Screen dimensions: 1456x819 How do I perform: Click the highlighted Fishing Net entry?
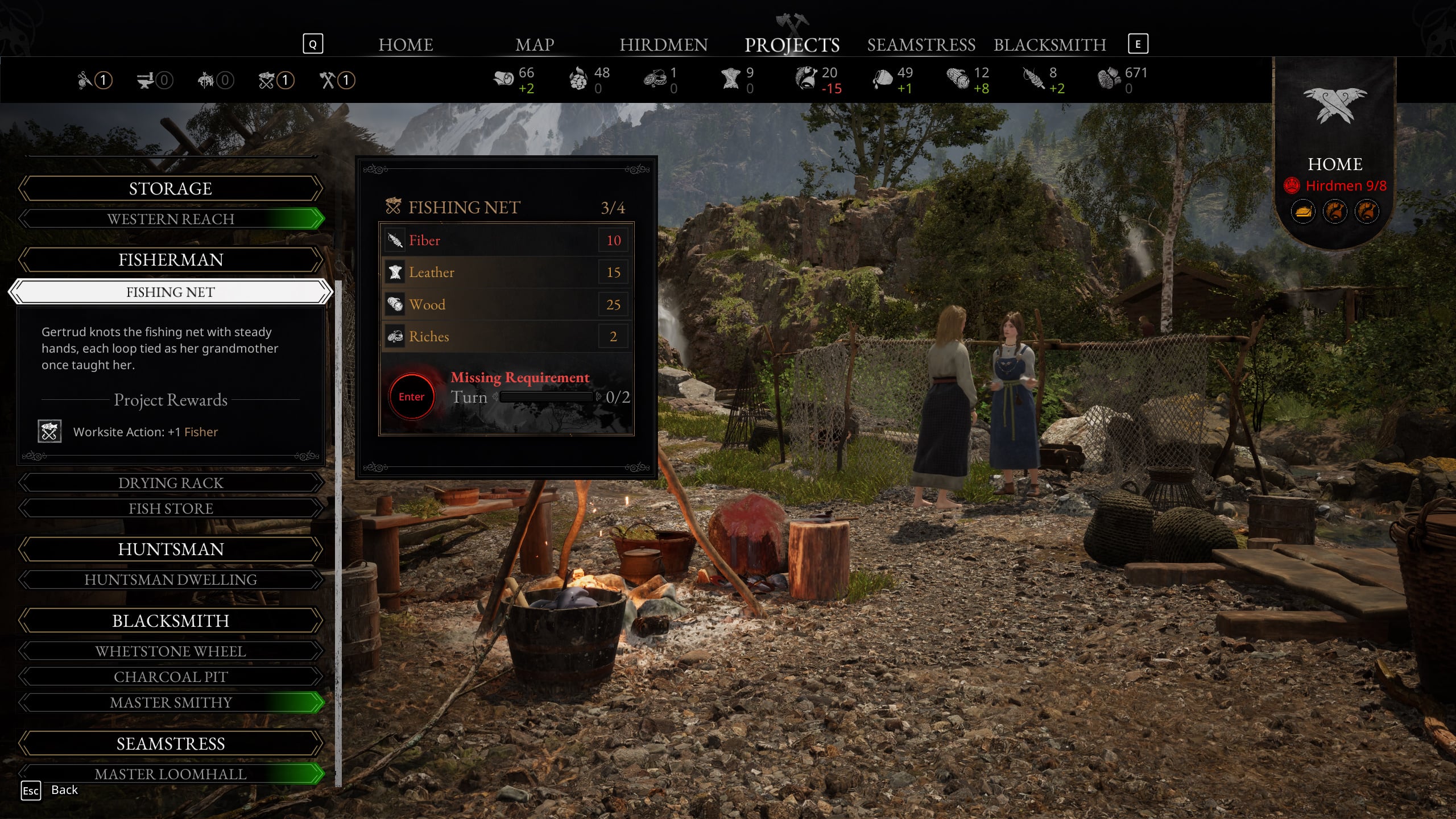coord(171,292)
